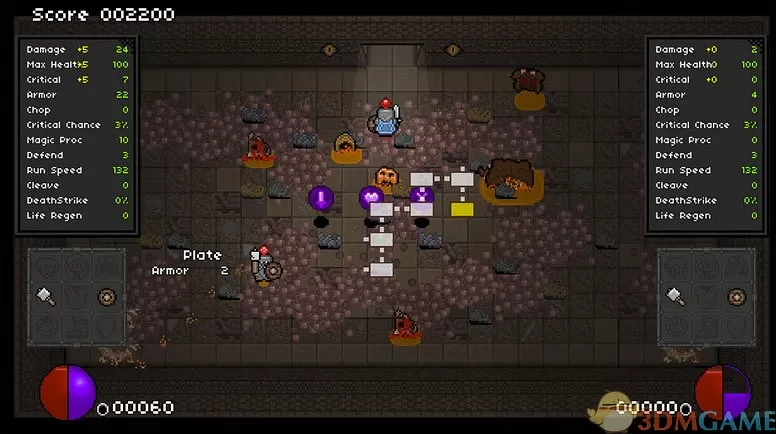Select player one's axe weapon slot
Screen dimensions: 776x434
click(x=46, y=296)
